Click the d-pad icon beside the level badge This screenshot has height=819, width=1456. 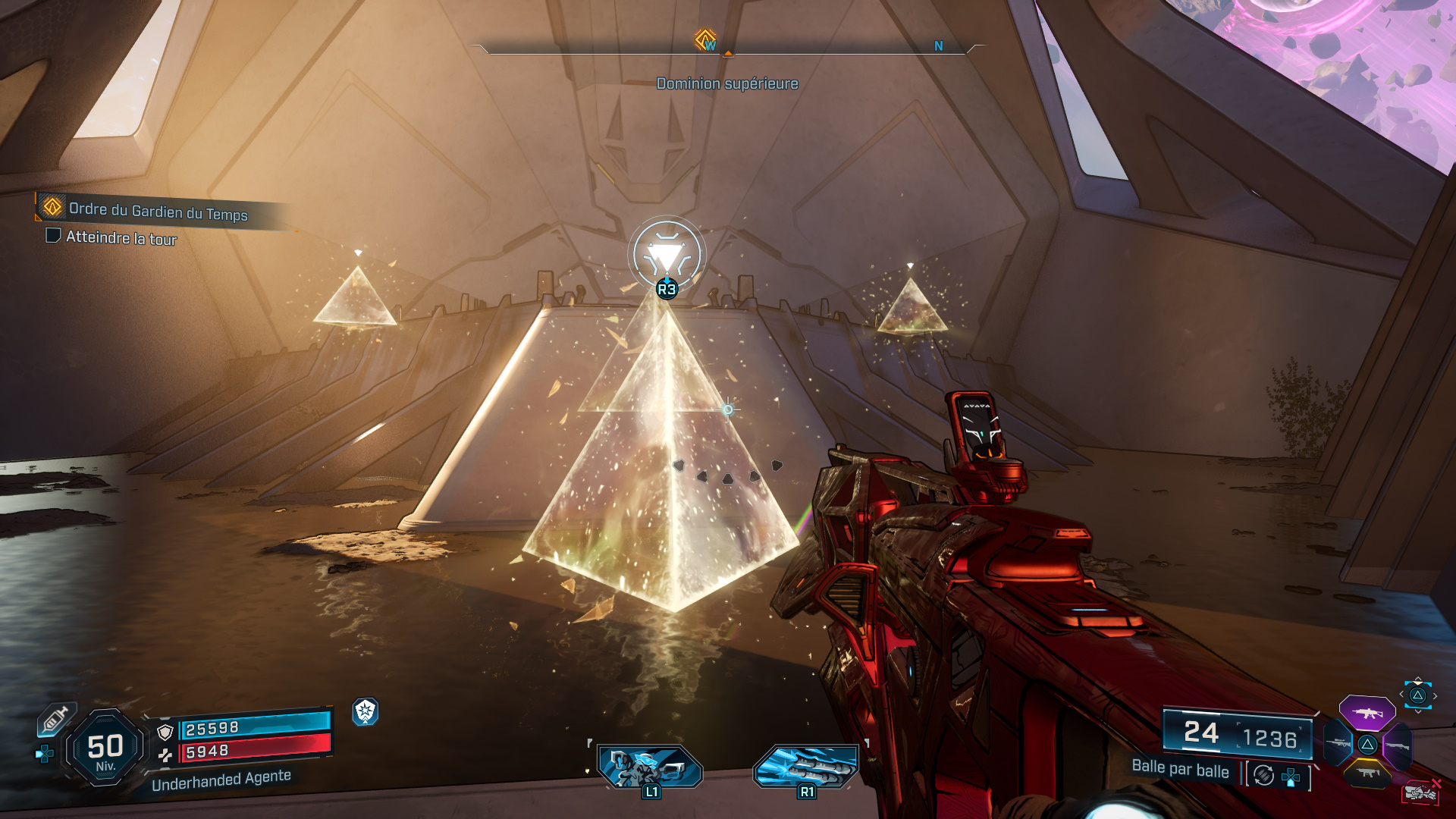pyautogui.click(x=44, y=754)
